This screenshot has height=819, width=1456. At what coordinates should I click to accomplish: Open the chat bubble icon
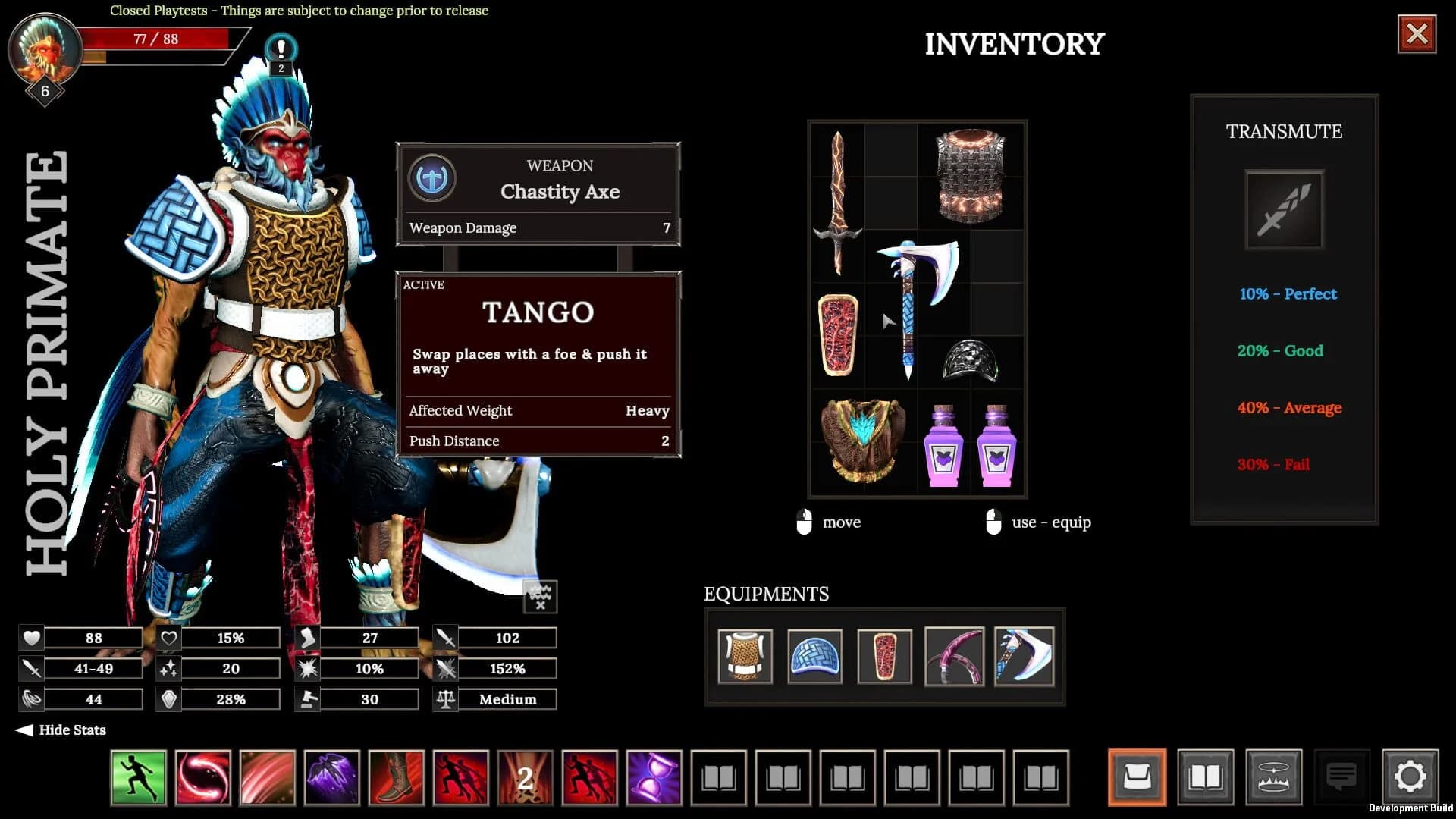[1342, 775]
